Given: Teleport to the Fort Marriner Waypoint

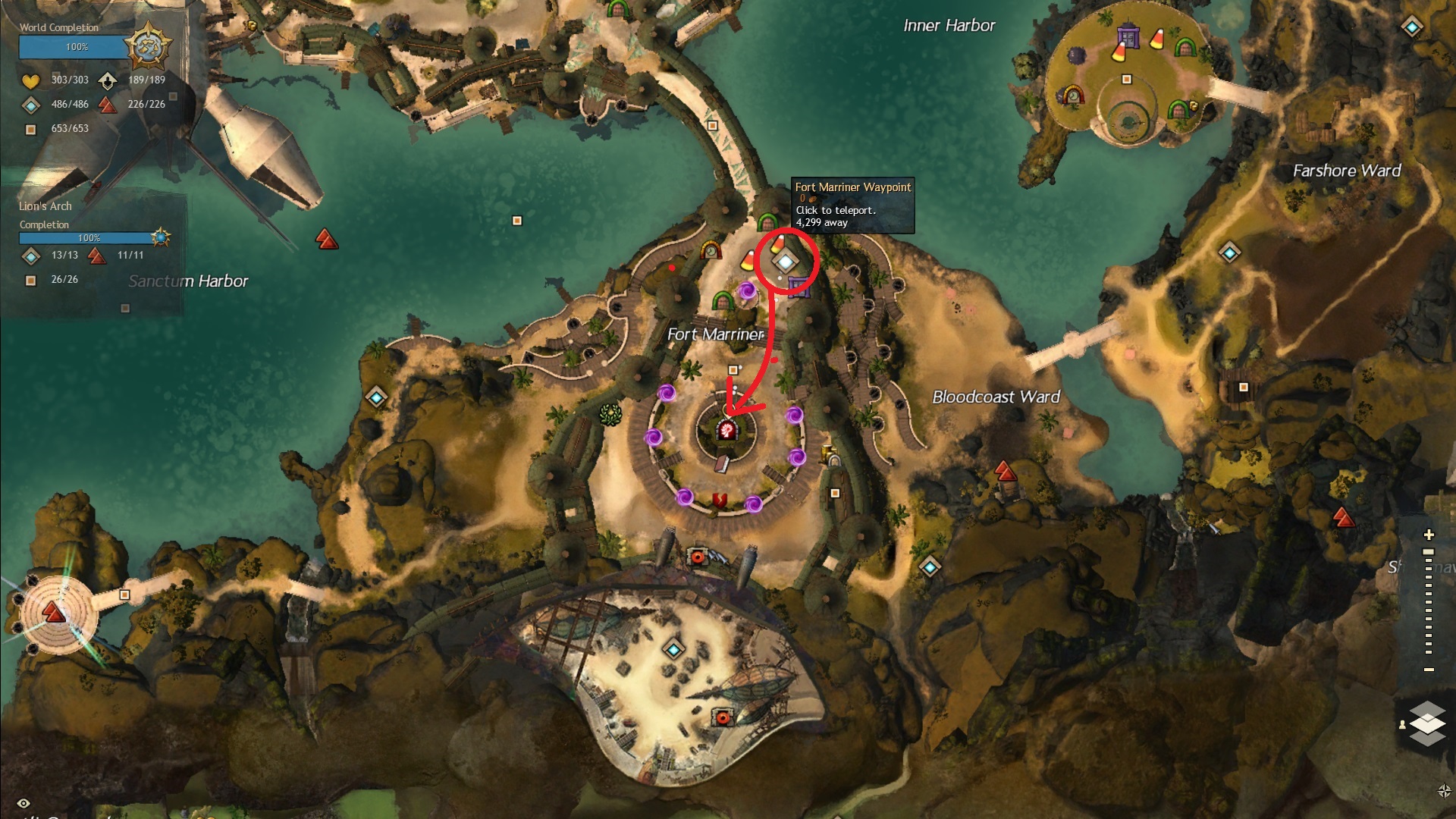Looking at the screenshot, I should pyautogui.click(x=786, y=262).
